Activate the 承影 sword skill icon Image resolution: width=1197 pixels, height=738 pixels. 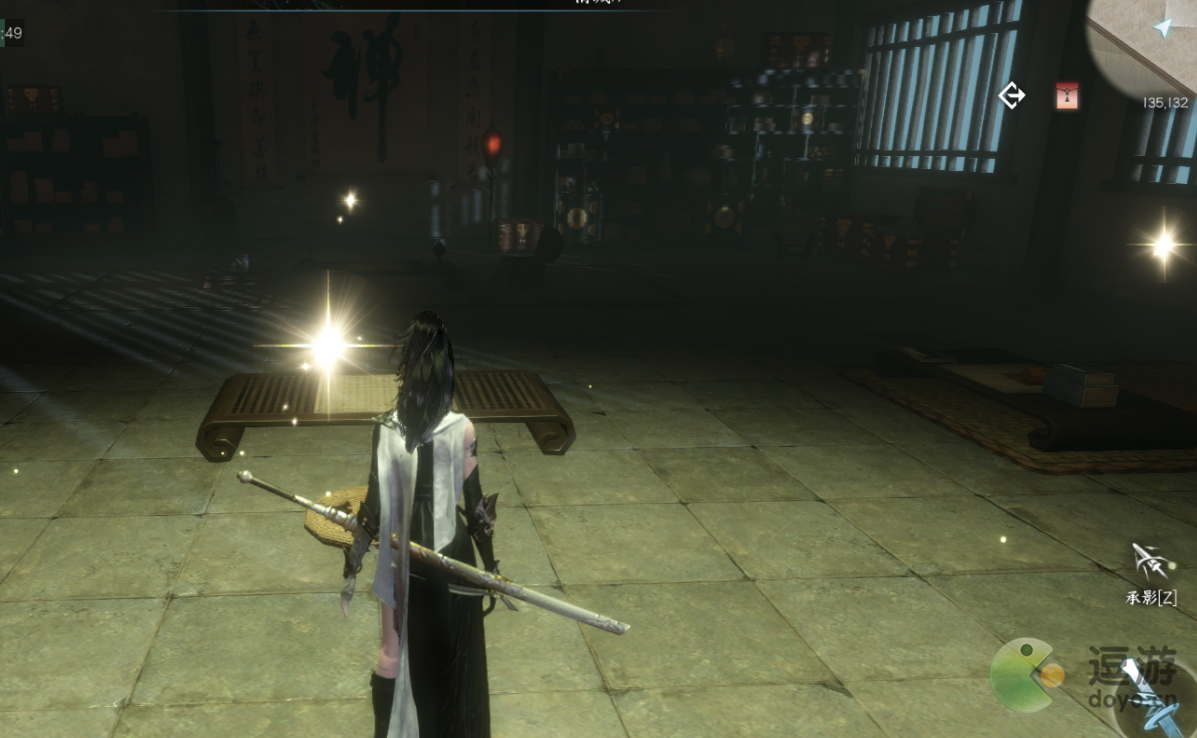coord(1151,563)
